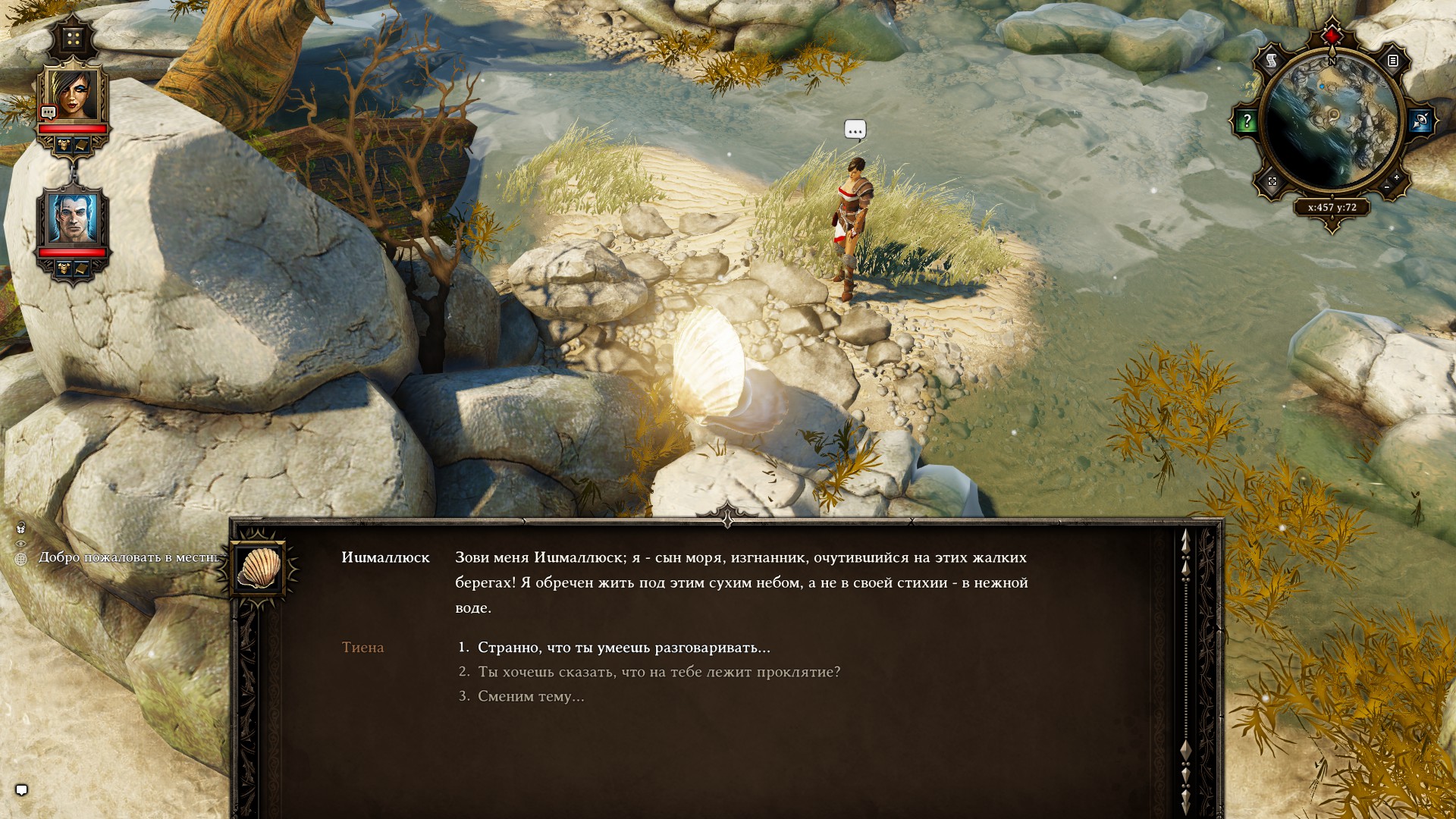Open the quest journal icon above the minimap
1456x819 pixels.
tap(1393, 61)
